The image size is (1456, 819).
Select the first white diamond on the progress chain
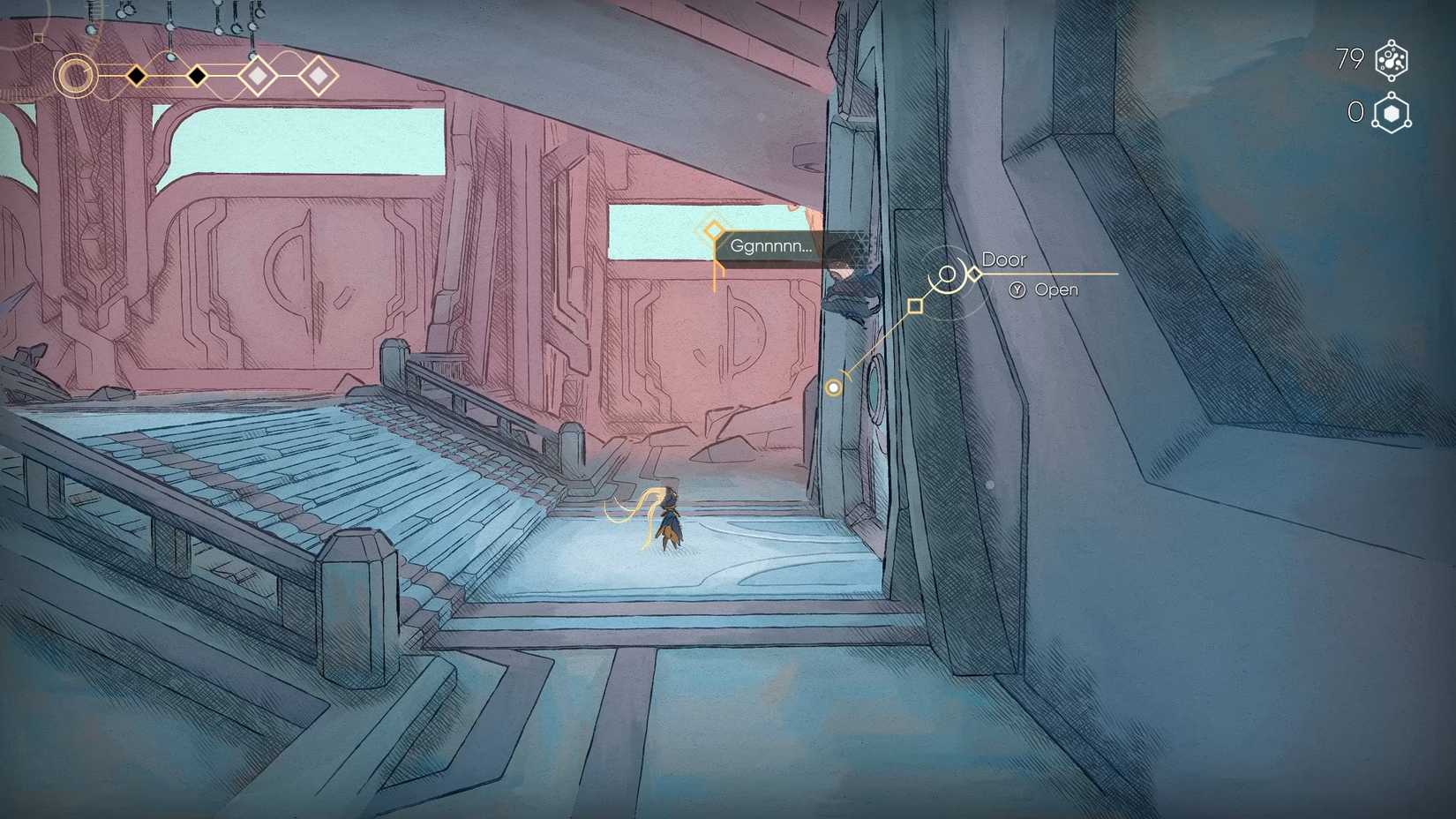[x=257, y=77]
